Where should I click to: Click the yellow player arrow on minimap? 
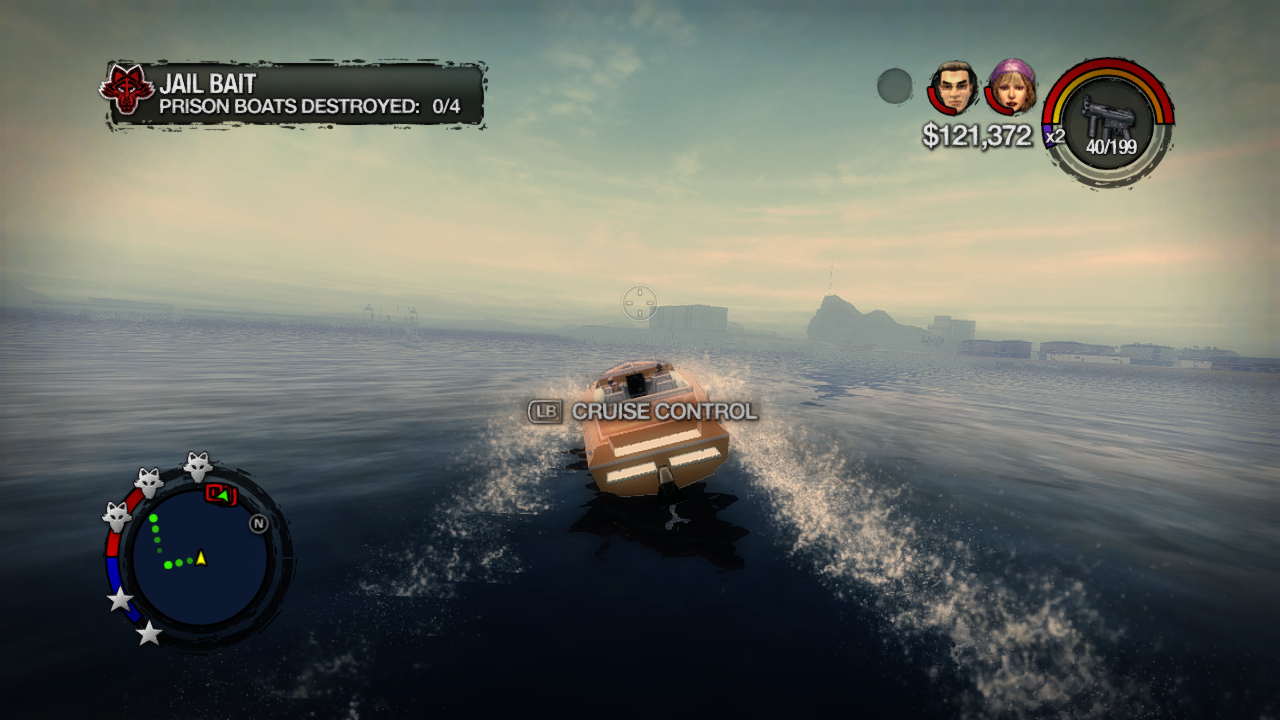tap(201, 557)
